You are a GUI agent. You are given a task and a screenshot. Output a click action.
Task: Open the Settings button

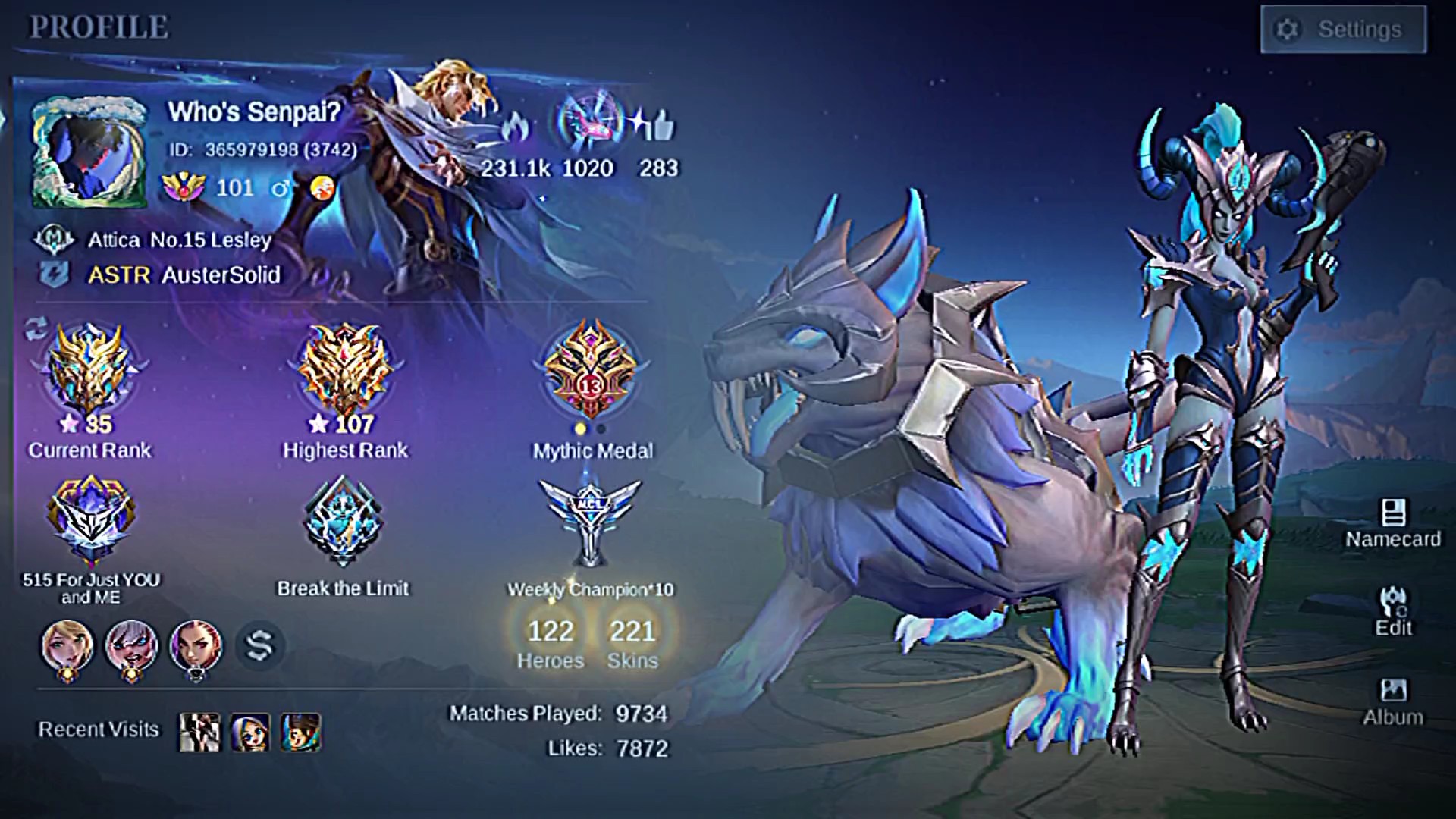coord(1343,30)
